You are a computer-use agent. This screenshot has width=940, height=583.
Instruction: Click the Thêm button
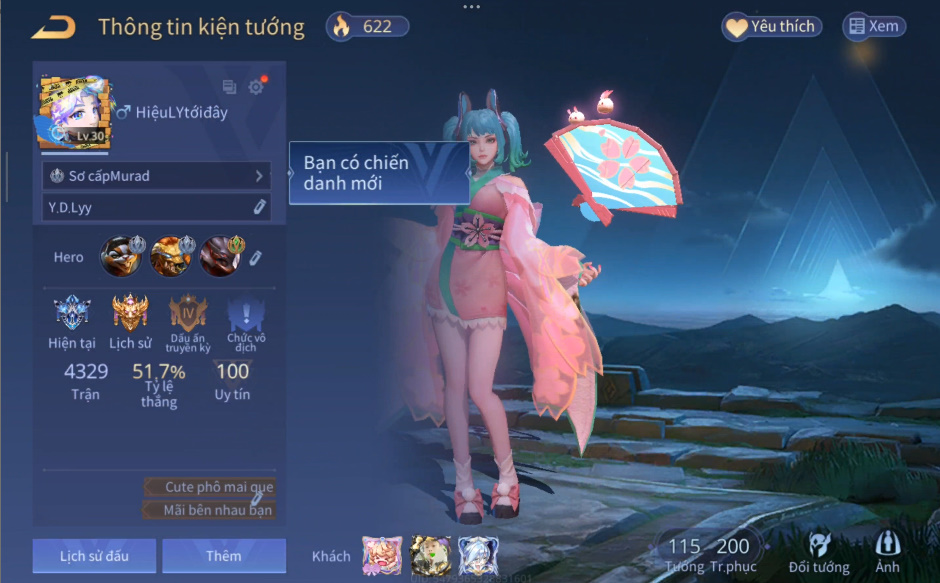(224, 556)
